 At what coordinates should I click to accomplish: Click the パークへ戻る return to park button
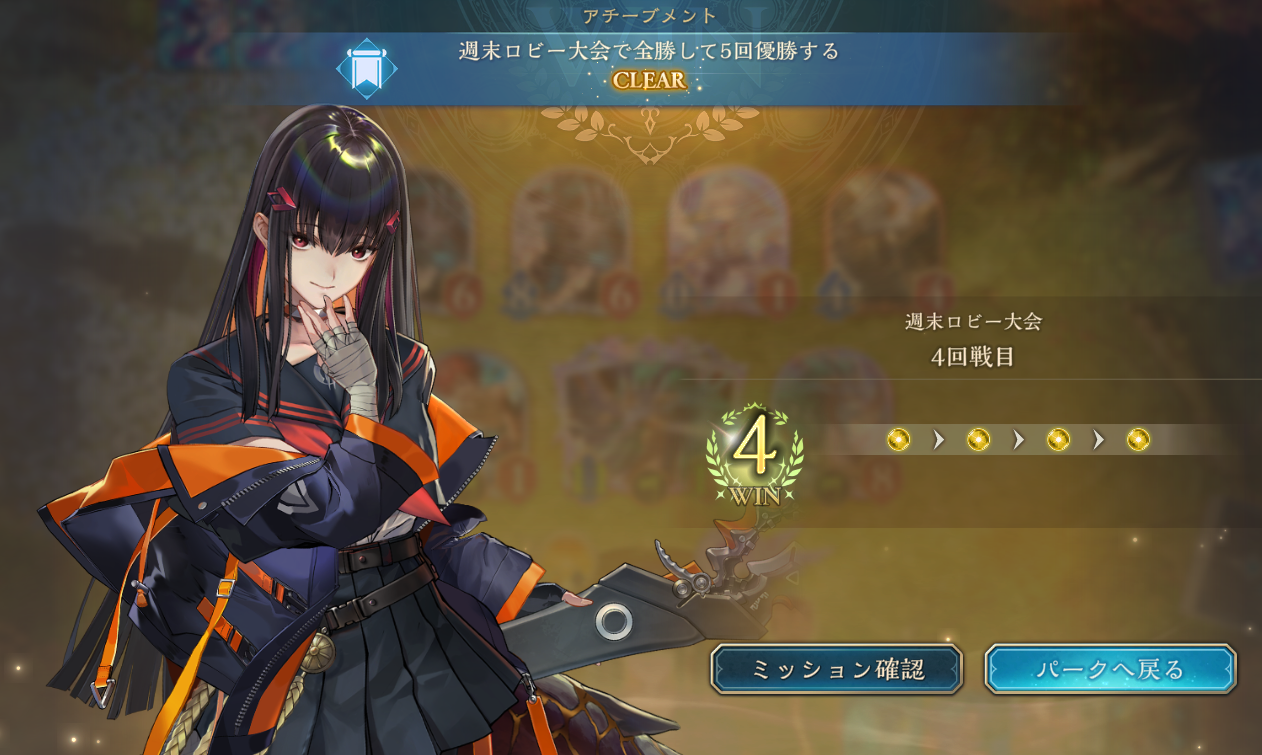(1110, 669)
